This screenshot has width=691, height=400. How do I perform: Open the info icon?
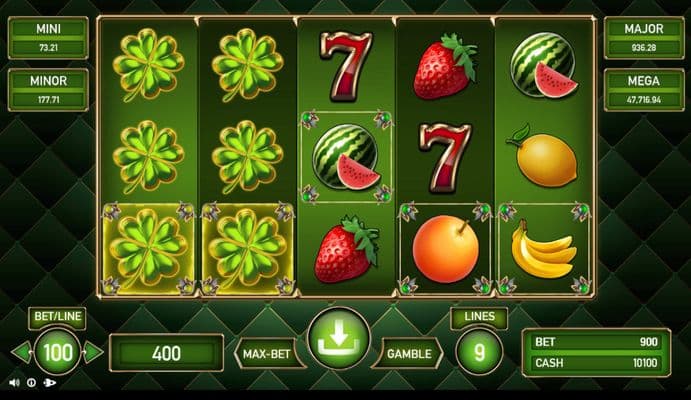pyautogui.click(x=32, y=382)
